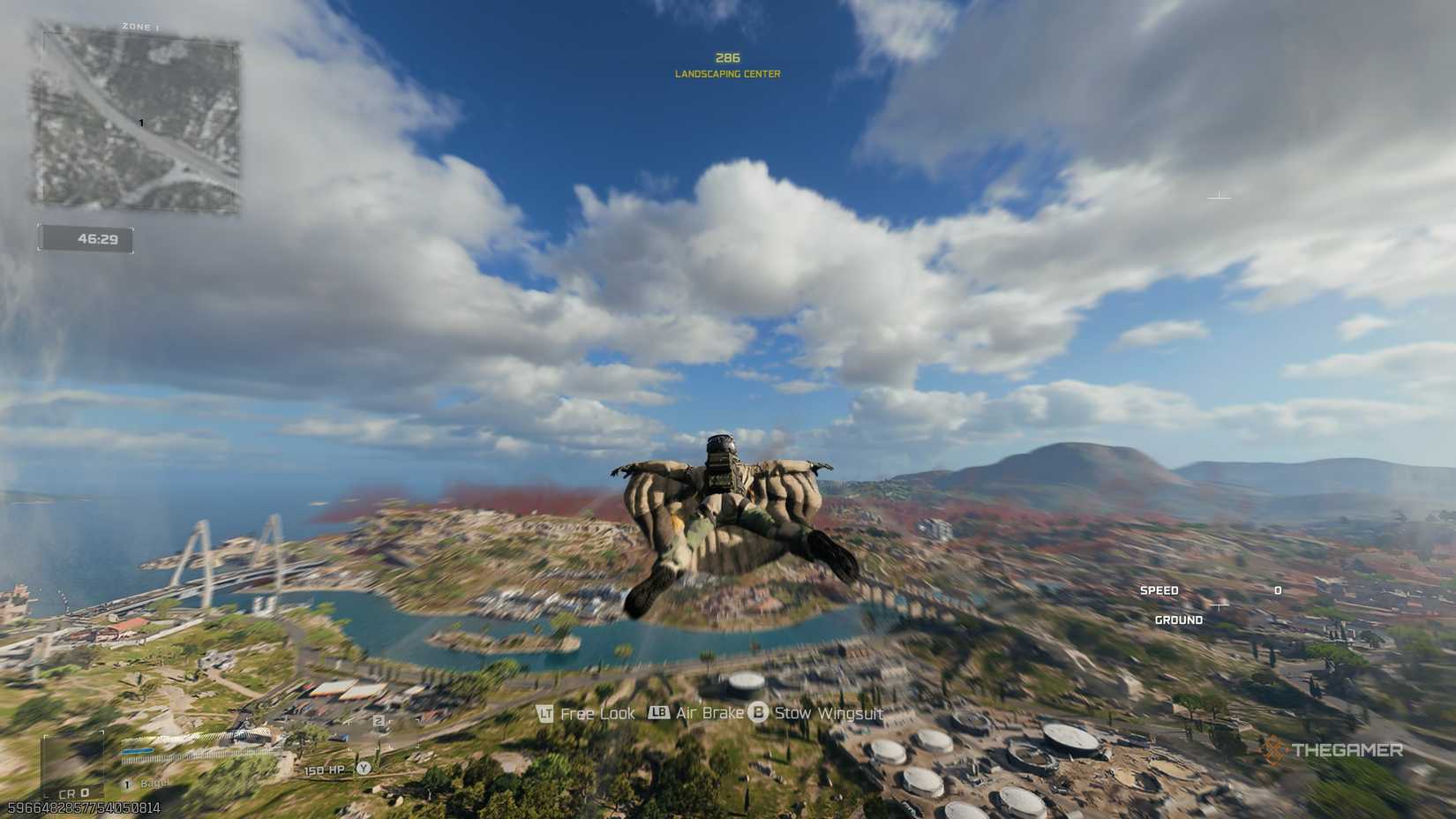Click the THEGAMER watermark logo

click(x=1335, y=752)
